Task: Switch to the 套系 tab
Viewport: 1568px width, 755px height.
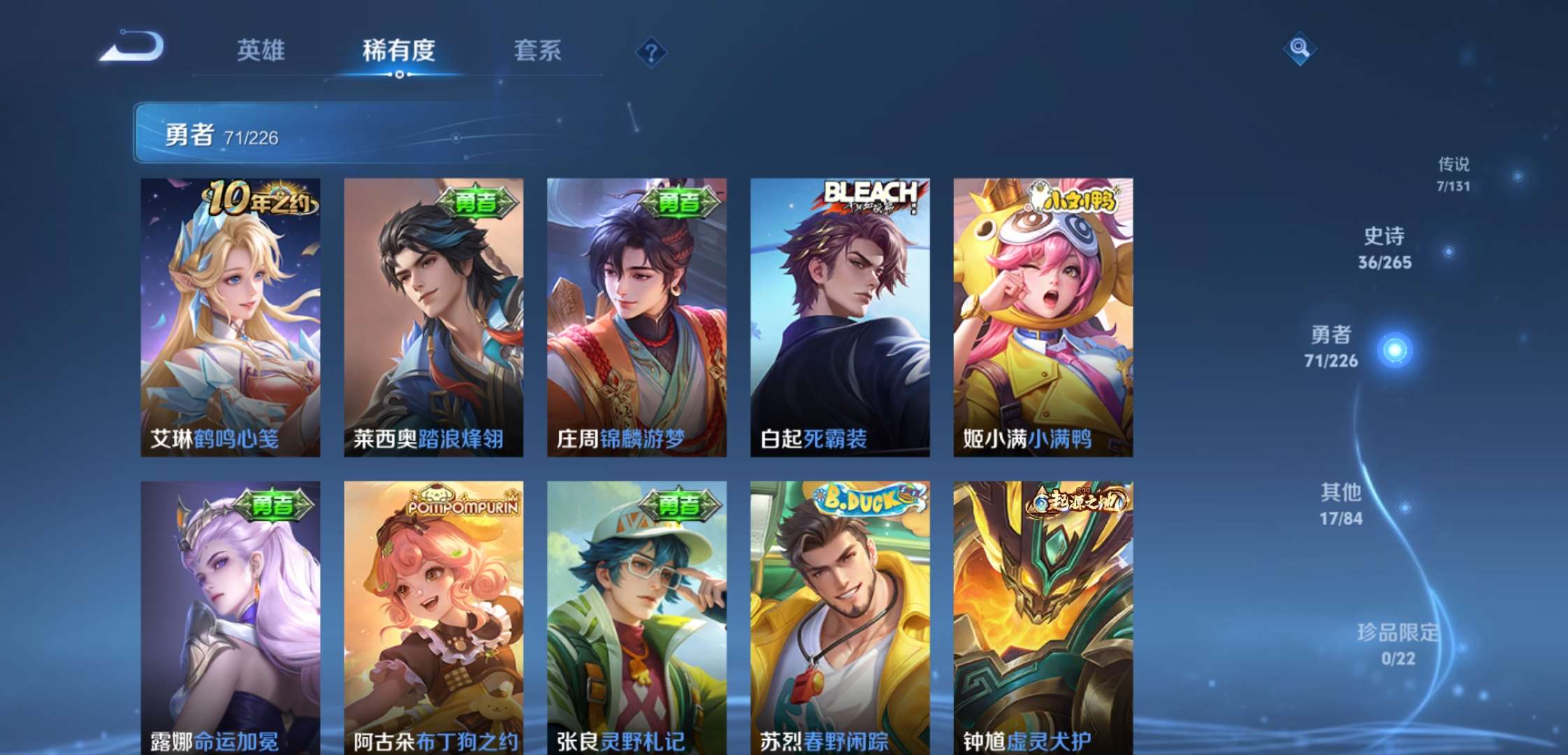Action: click(539, 51)
